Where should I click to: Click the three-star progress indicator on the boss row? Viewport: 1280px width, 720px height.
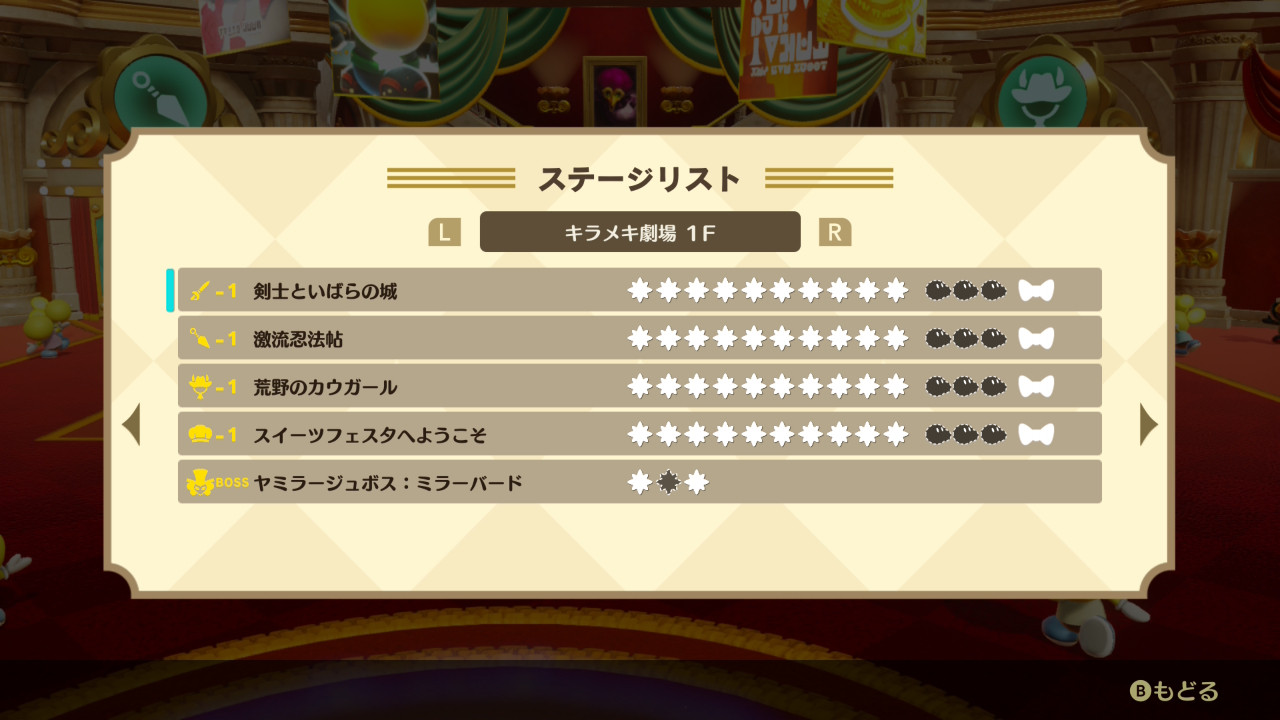[x=667, y=482]
